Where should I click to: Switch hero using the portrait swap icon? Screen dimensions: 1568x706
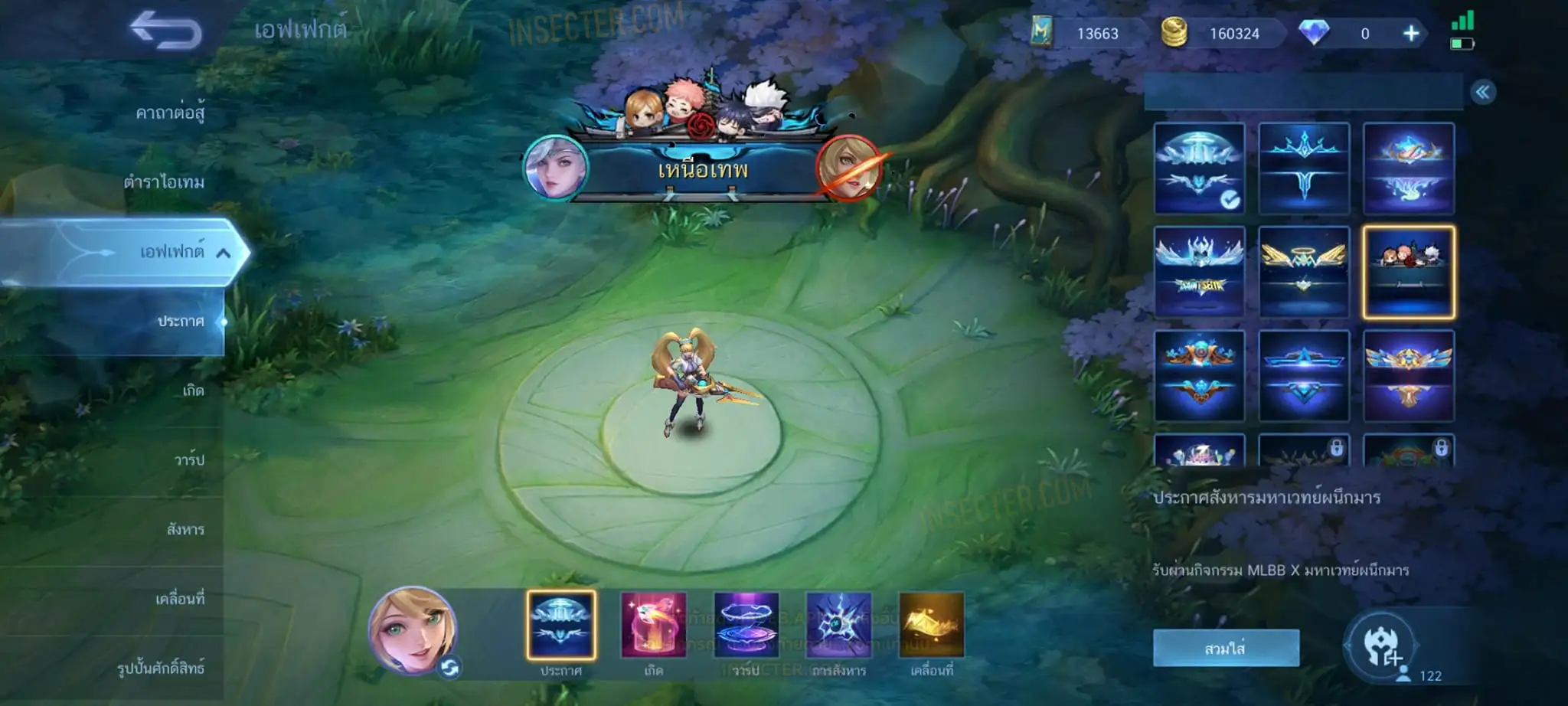450,668
